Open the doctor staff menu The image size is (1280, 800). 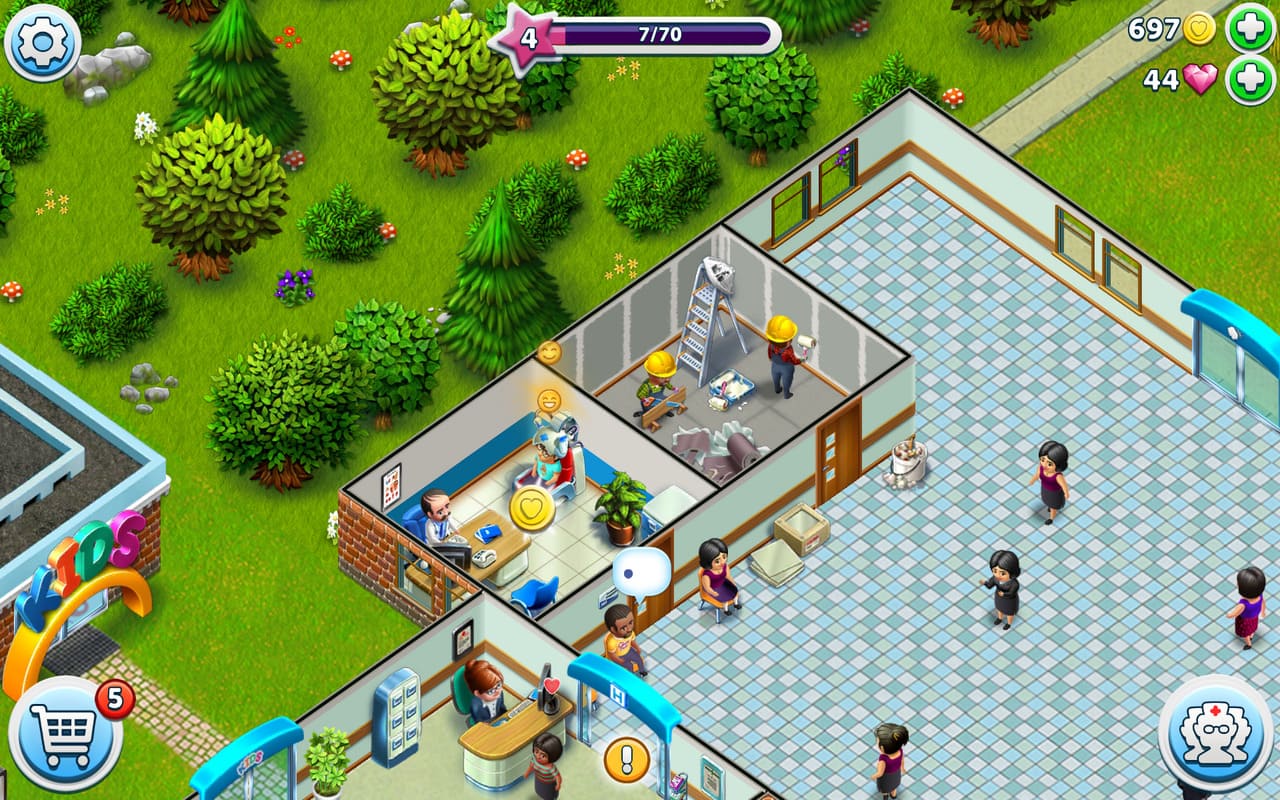point(1216,734)
